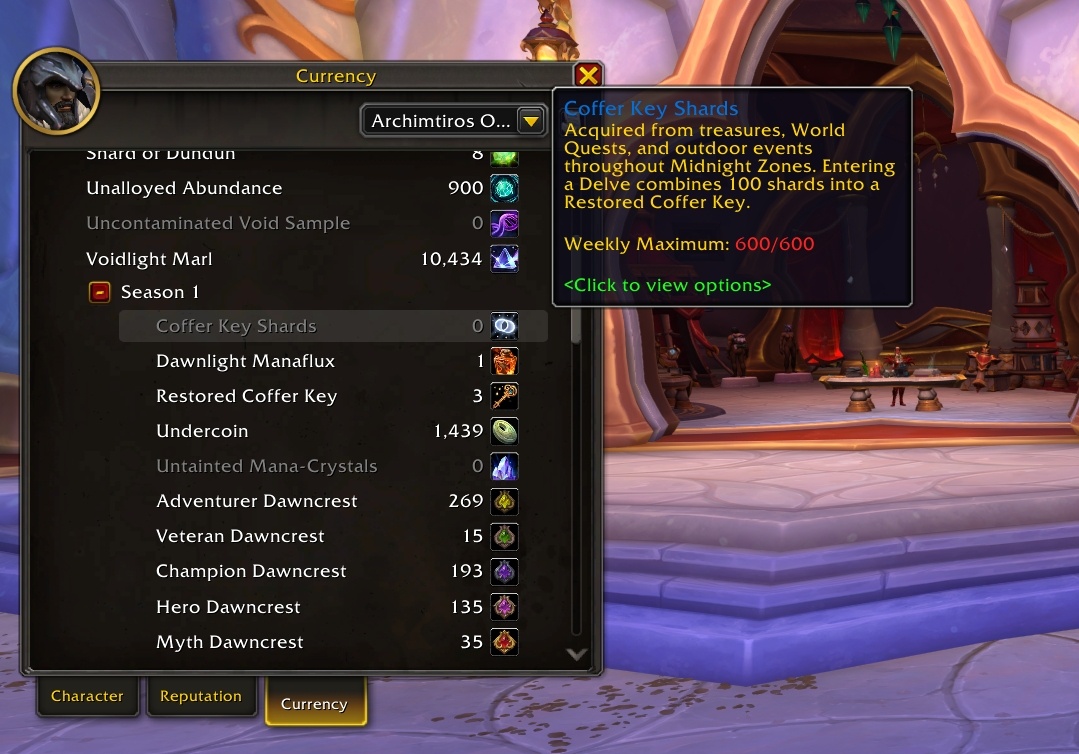Collapse the Season 1 currency section
The width and height of the screenshot is (1079, 754).
[x=100, y=292]
